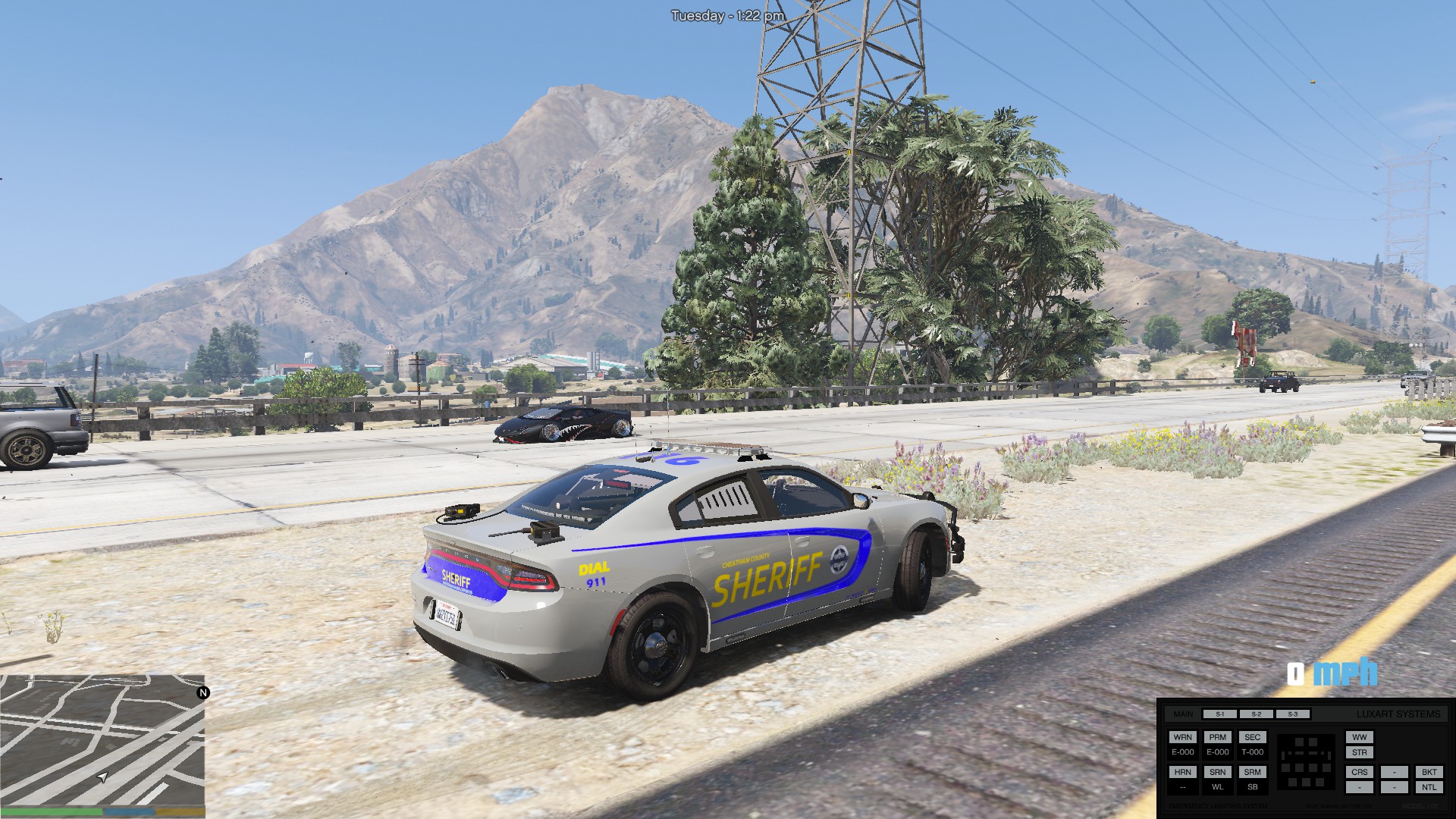Toggle the NTL button

click(x=1429, y=787)
